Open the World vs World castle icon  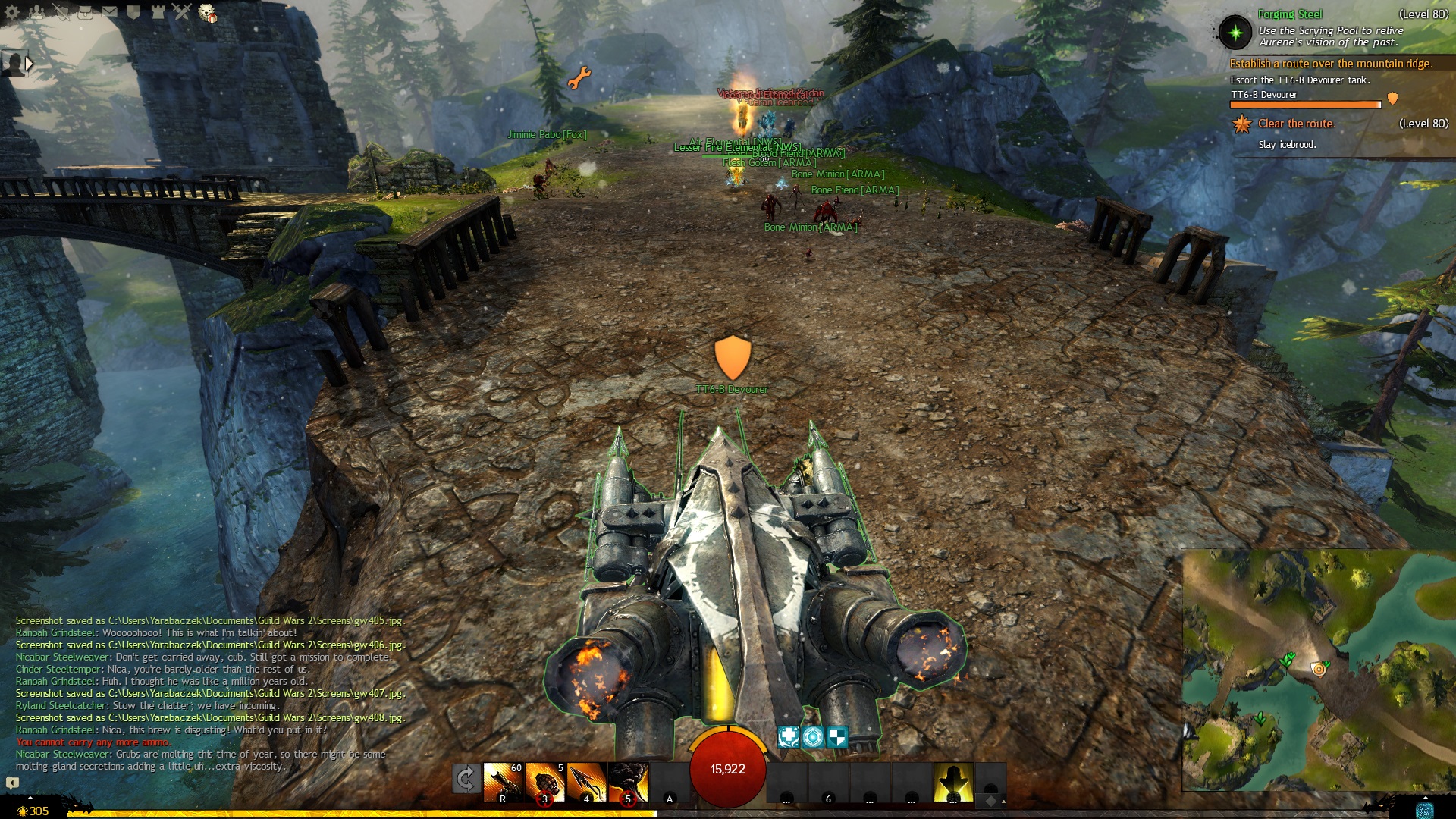point(158,12)
